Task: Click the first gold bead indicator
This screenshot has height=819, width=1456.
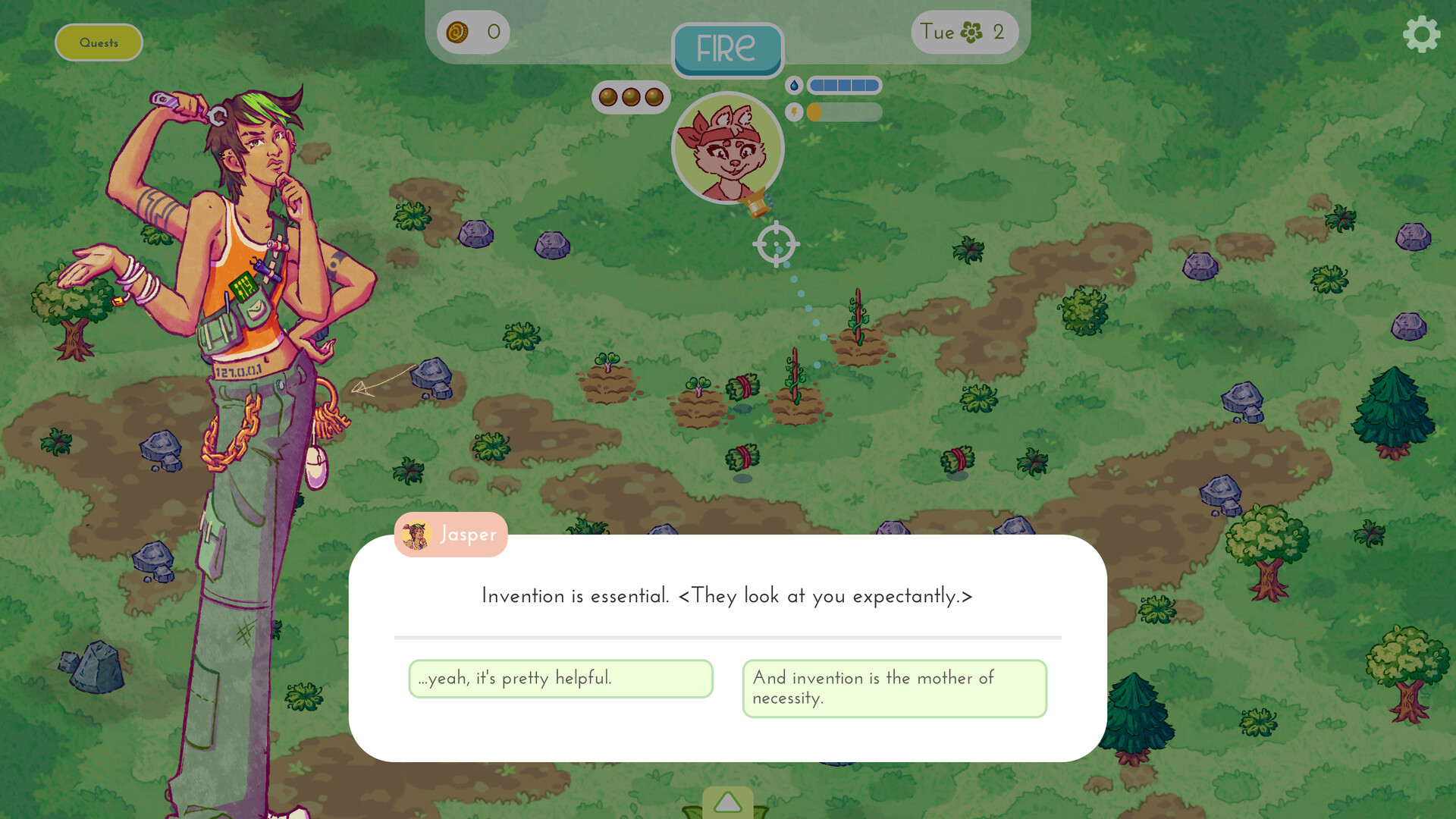Action: click(608, 97)
